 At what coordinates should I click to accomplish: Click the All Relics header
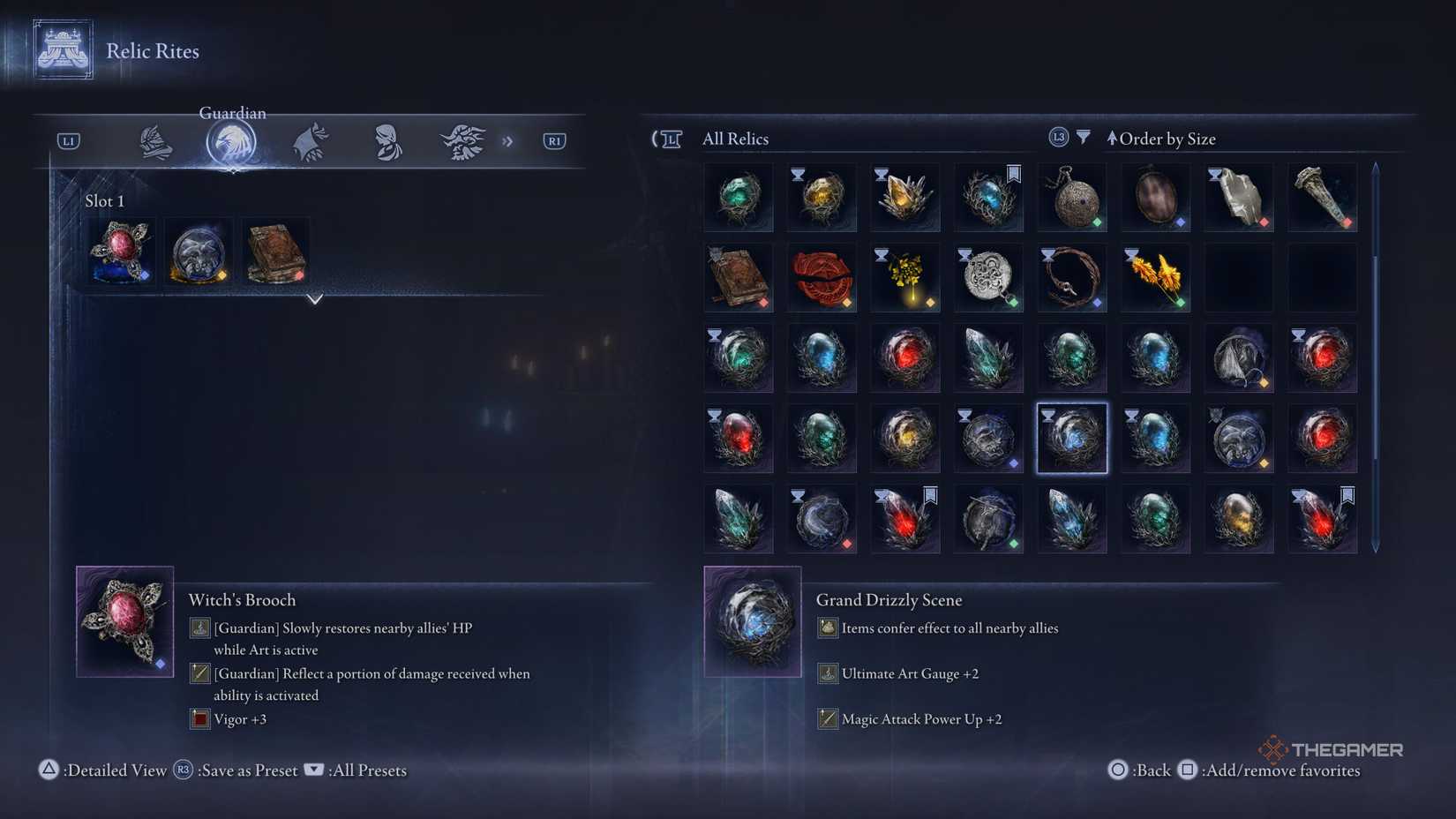(x=735, y=139)
